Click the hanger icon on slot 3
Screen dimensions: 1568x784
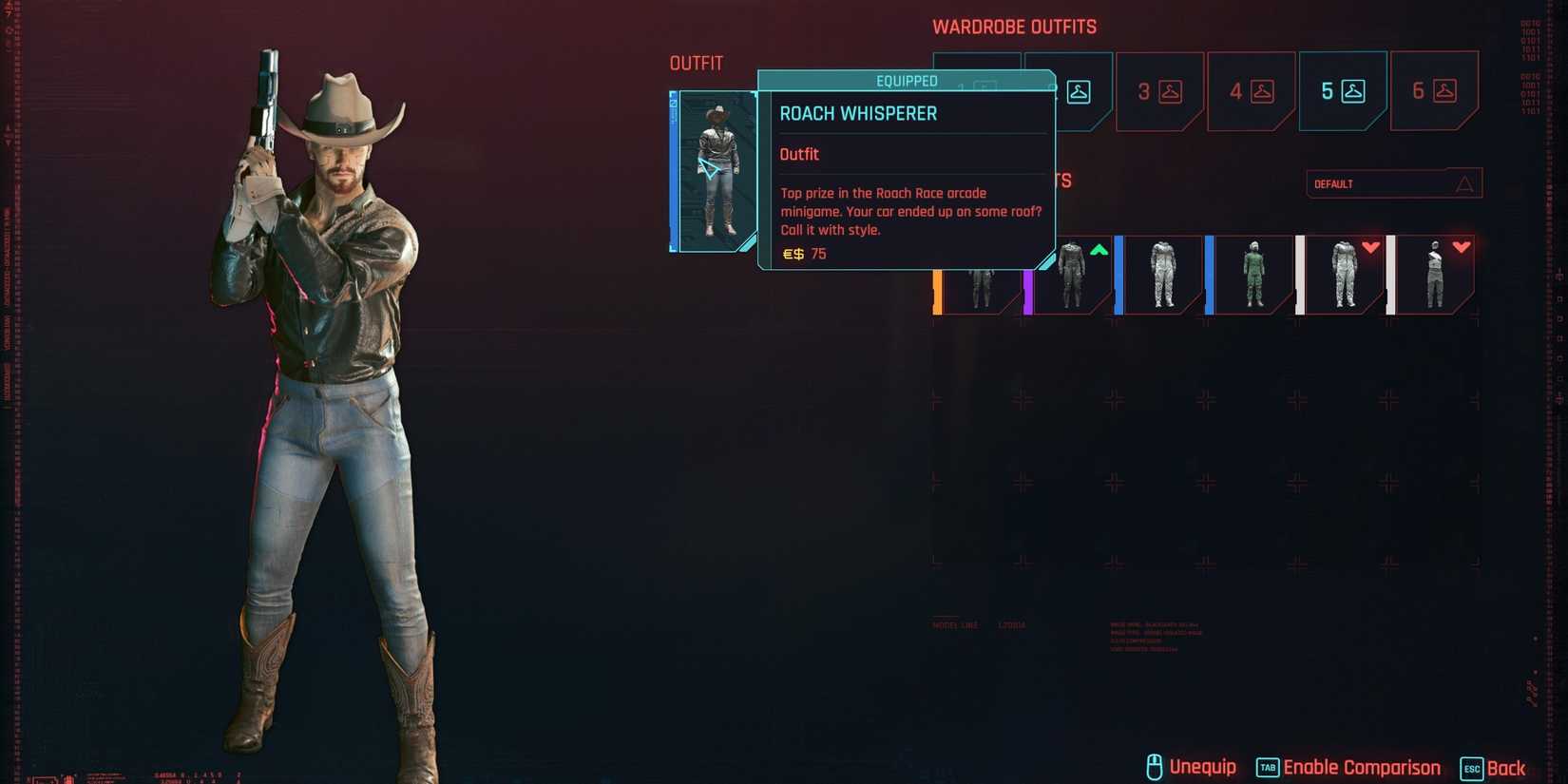point(1171,92)
